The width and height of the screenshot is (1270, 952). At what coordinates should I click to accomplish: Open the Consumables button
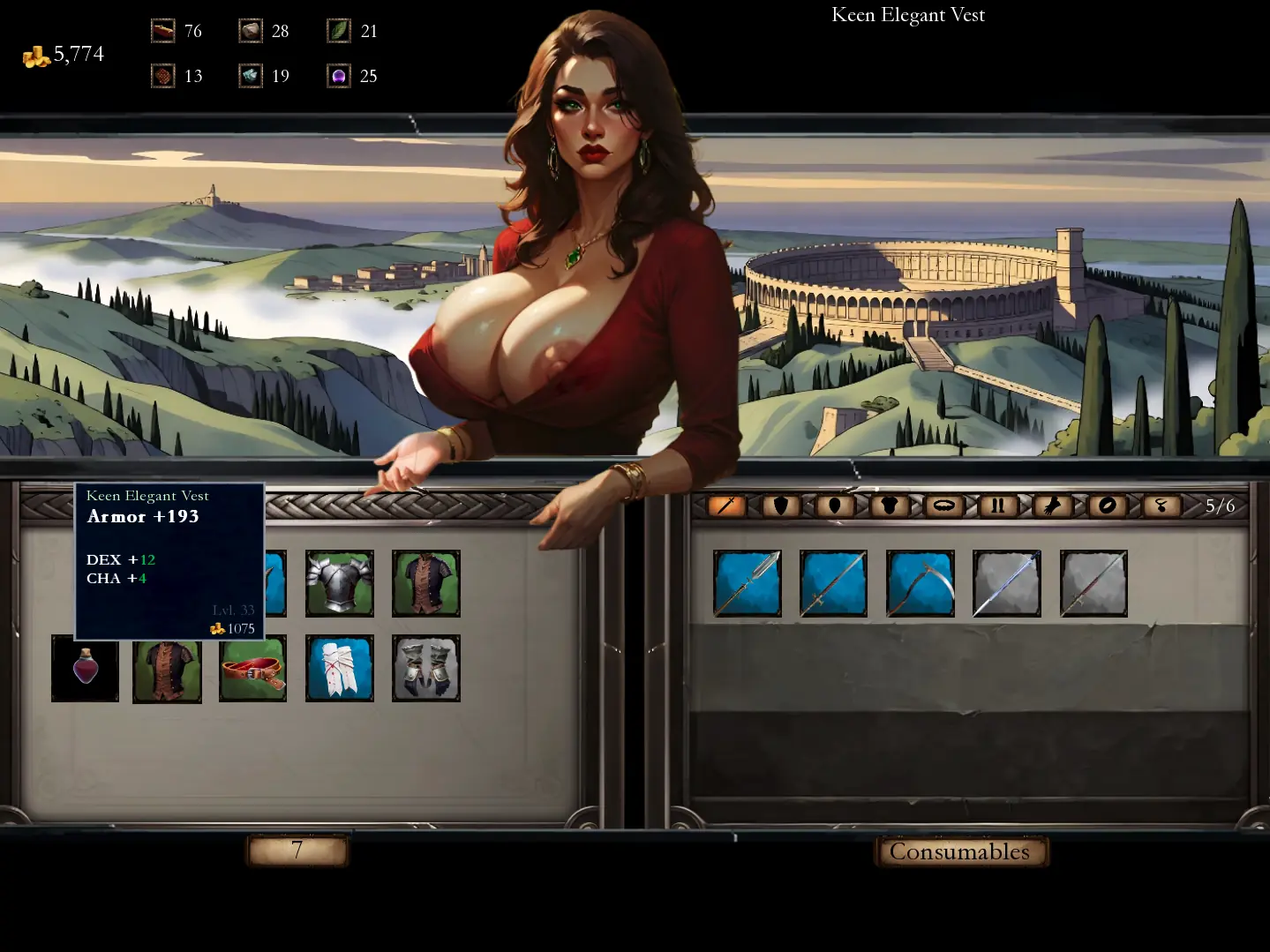960,851
